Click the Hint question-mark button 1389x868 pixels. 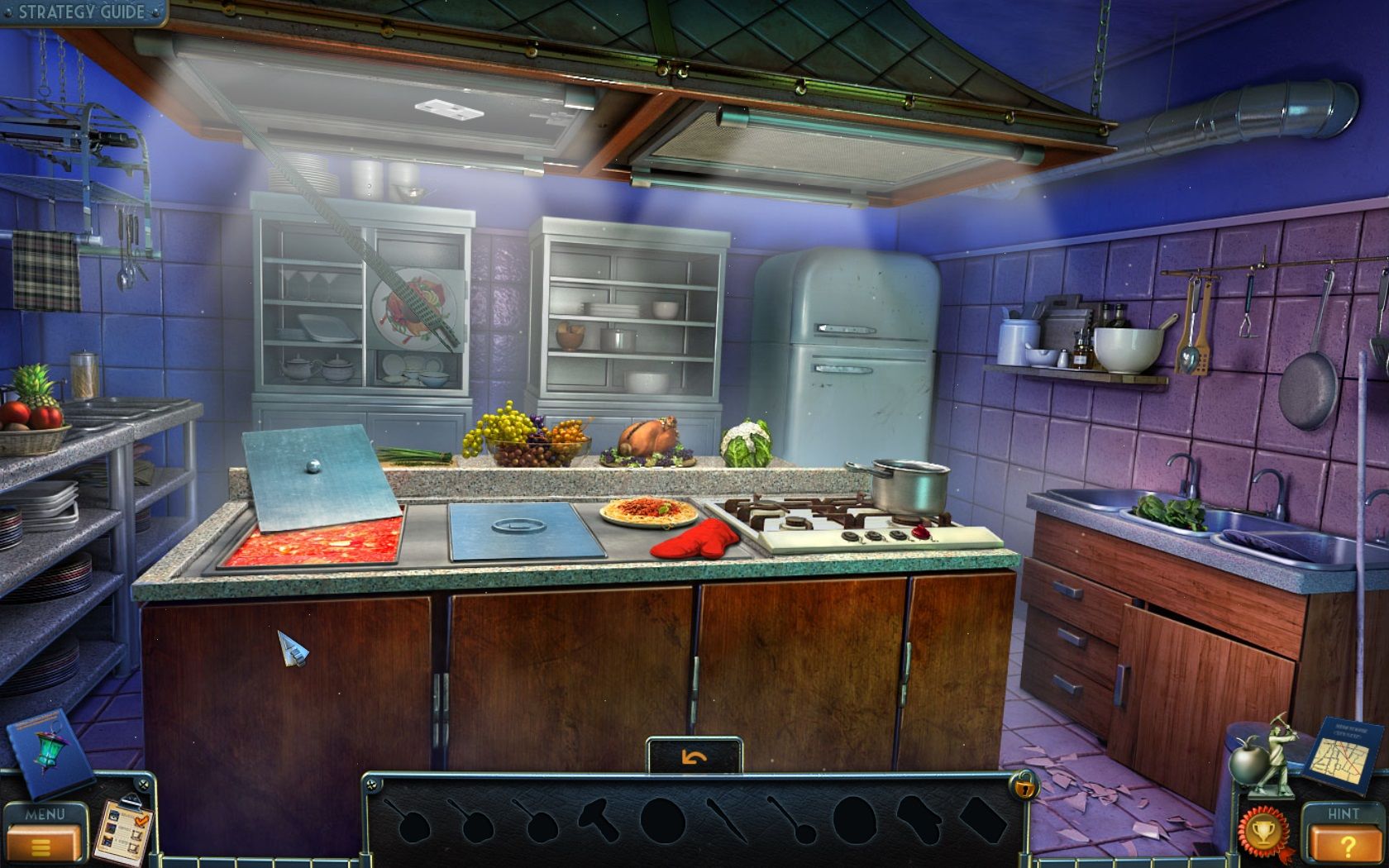pyautogui.click(x=1349, y=842)
